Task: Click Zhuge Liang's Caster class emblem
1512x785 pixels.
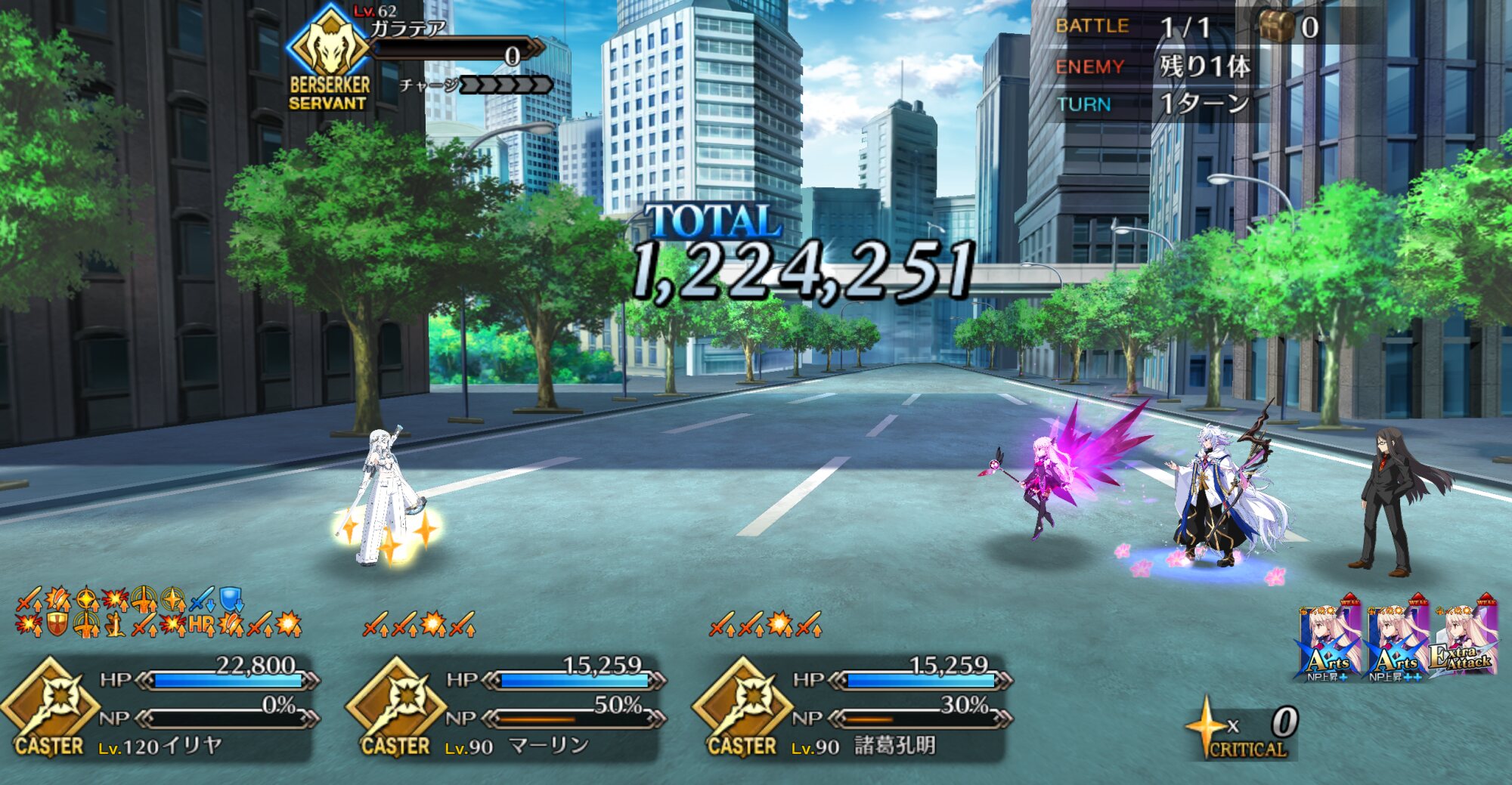Action: tap(742, 703)
